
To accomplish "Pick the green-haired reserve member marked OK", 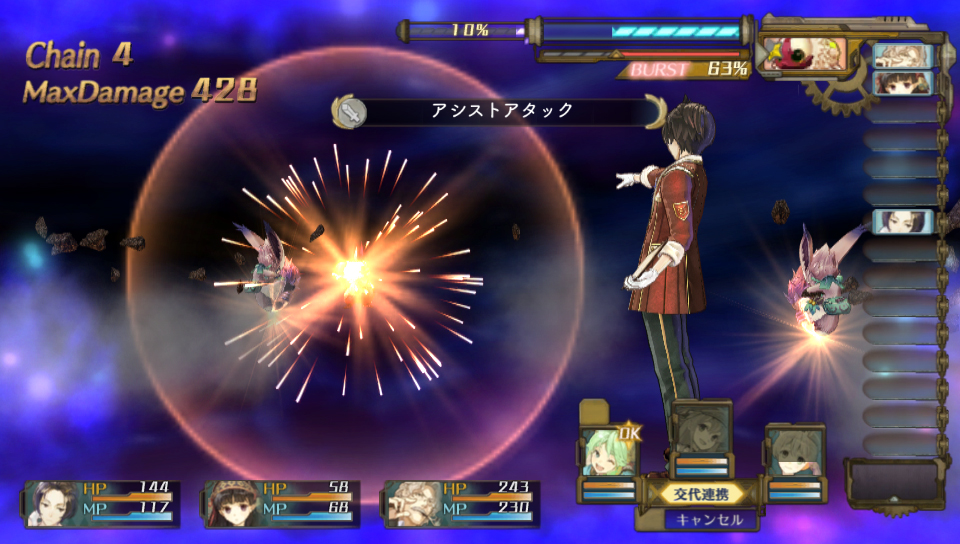I will click(608, 453).
